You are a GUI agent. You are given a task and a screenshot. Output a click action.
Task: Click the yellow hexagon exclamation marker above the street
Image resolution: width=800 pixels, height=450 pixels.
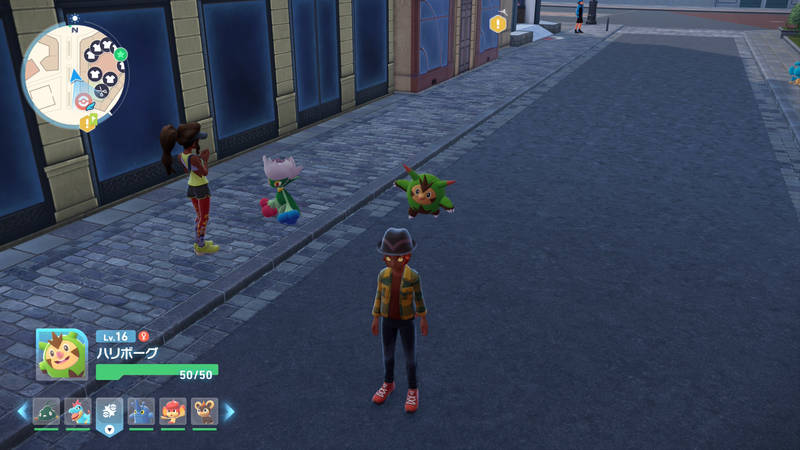pos(498,23)
